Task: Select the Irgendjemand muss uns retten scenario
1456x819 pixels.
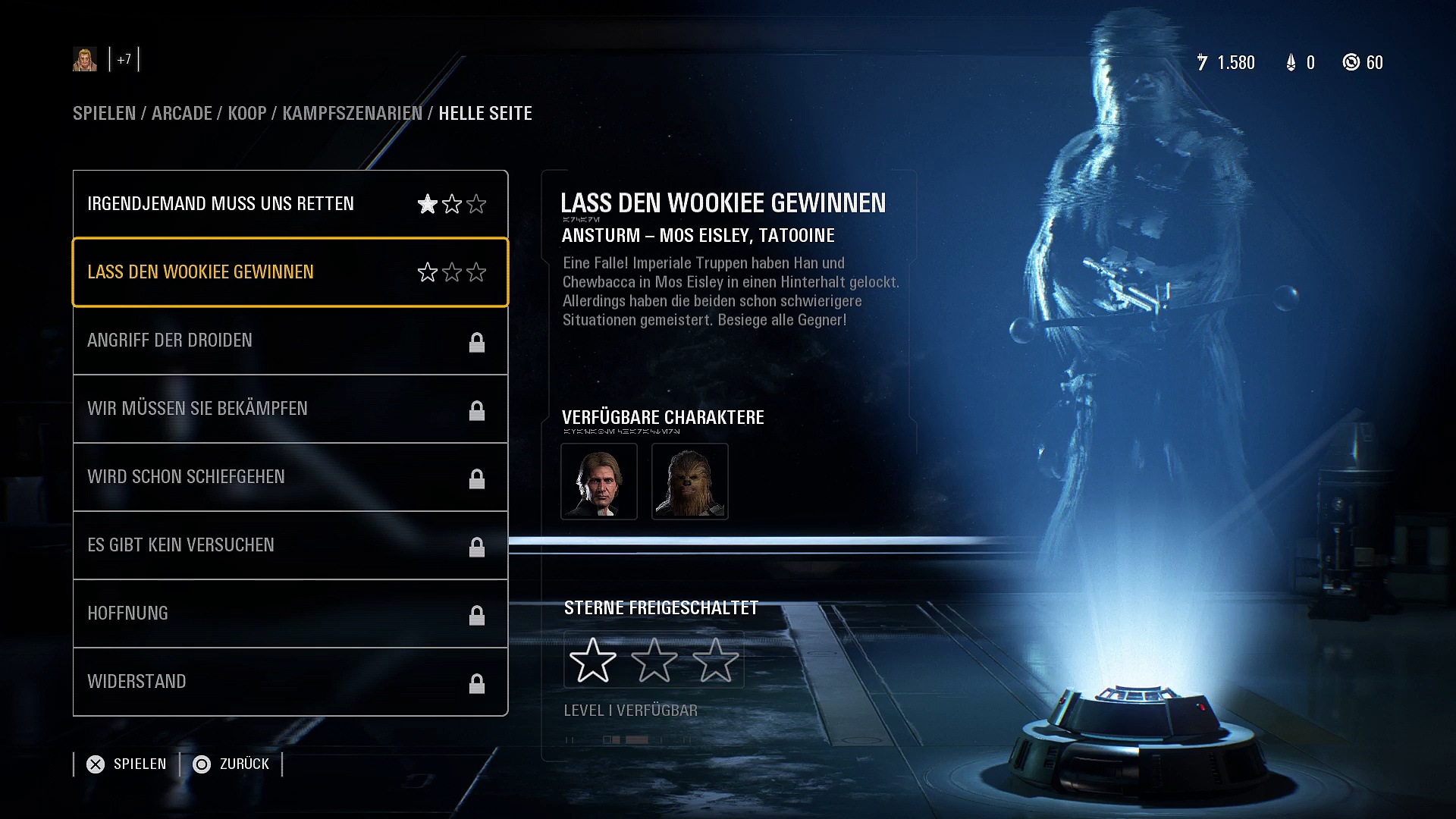Action: click(290, 204)
